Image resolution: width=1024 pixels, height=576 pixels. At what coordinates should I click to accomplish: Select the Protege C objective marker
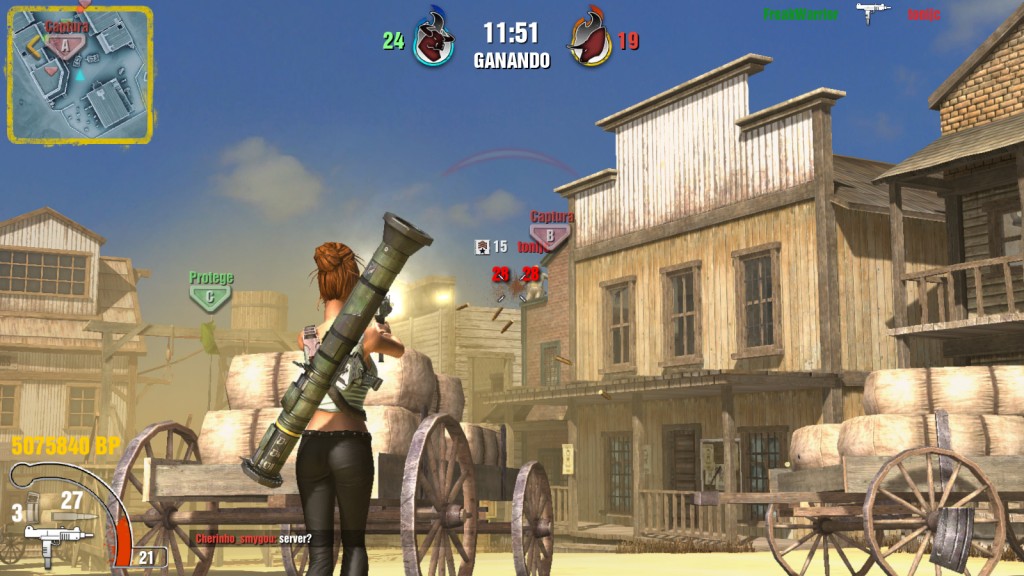point(210,294)
